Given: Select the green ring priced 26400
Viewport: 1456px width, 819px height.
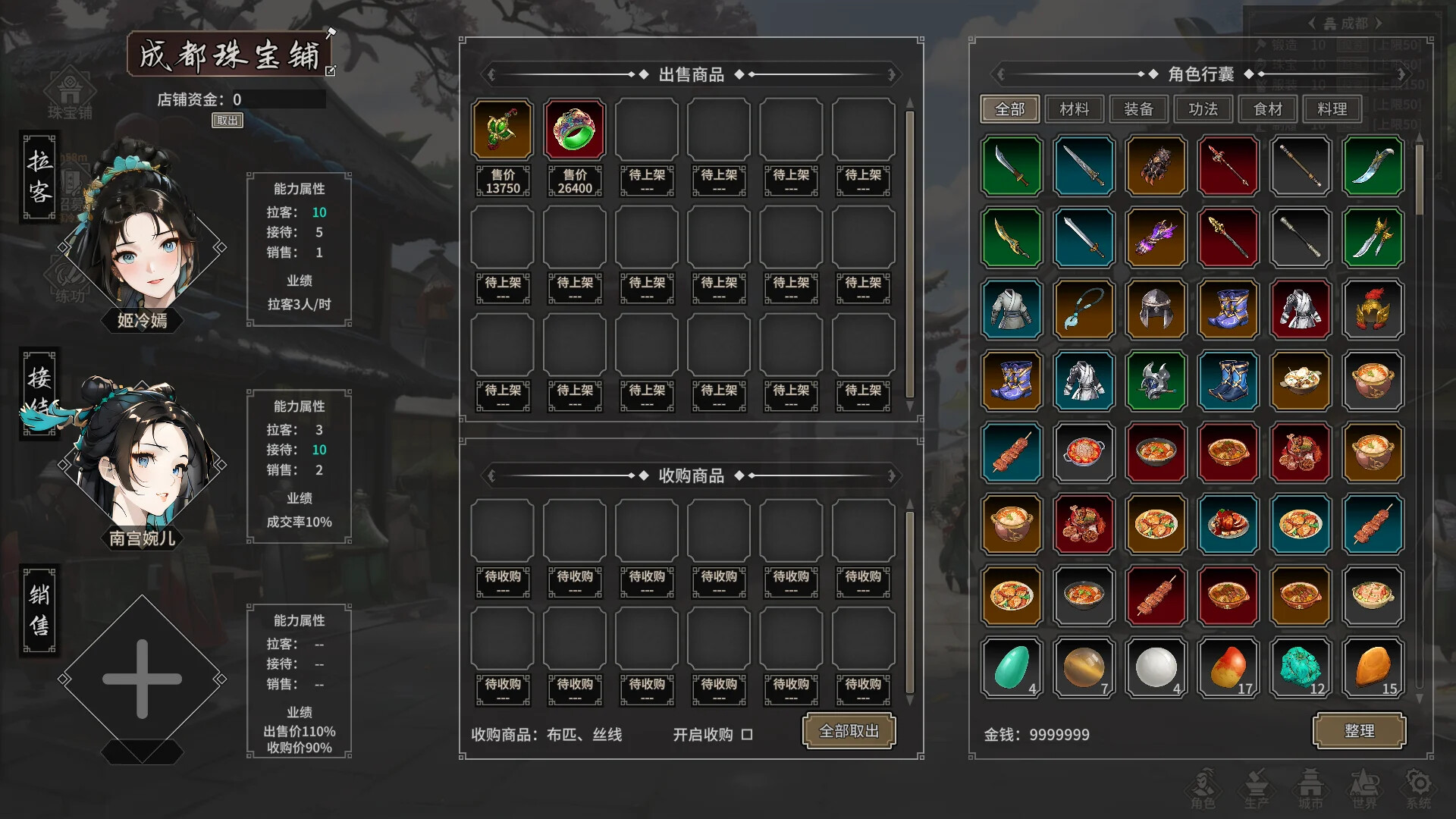Looking at the screenshot, I should pyautogui.click(x=574, y=129).
